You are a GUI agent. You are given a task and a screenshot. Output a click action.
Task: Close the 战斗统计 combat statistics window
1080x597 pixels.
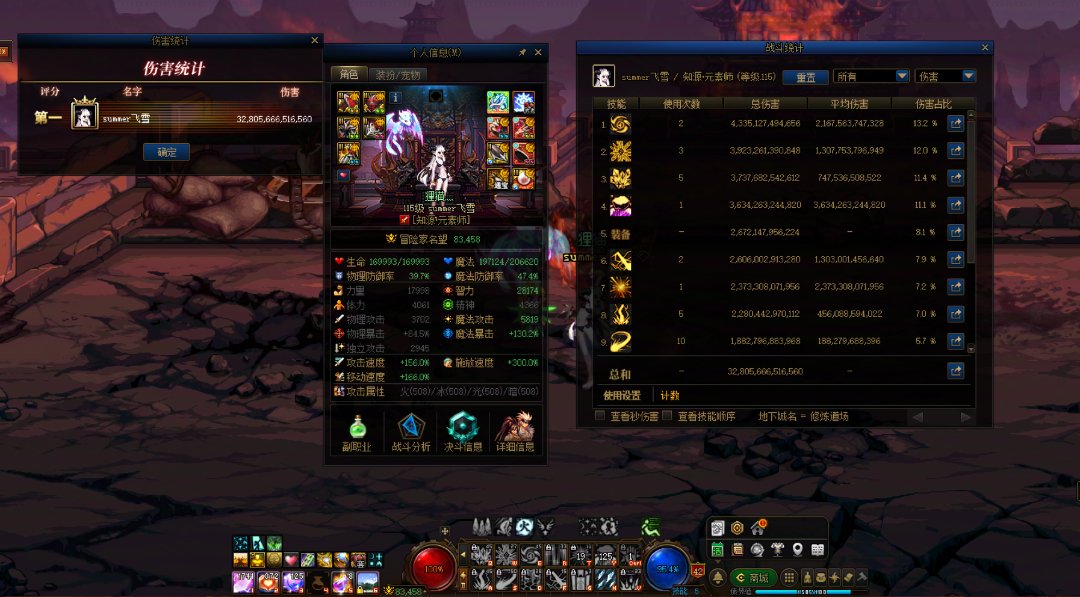pyautogui.click(x=985, y=47)
